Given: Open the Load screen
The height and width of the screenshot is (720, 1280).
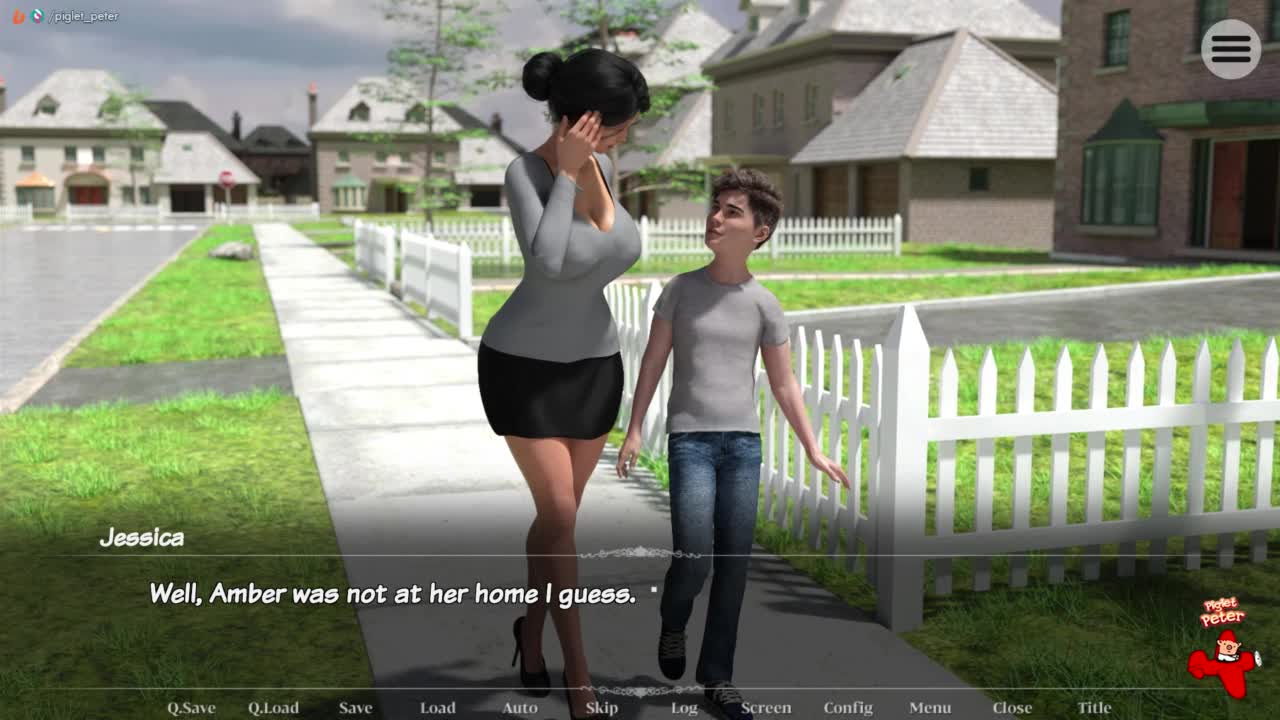Looking at the screenshot, I should click(x=437, y=707).
